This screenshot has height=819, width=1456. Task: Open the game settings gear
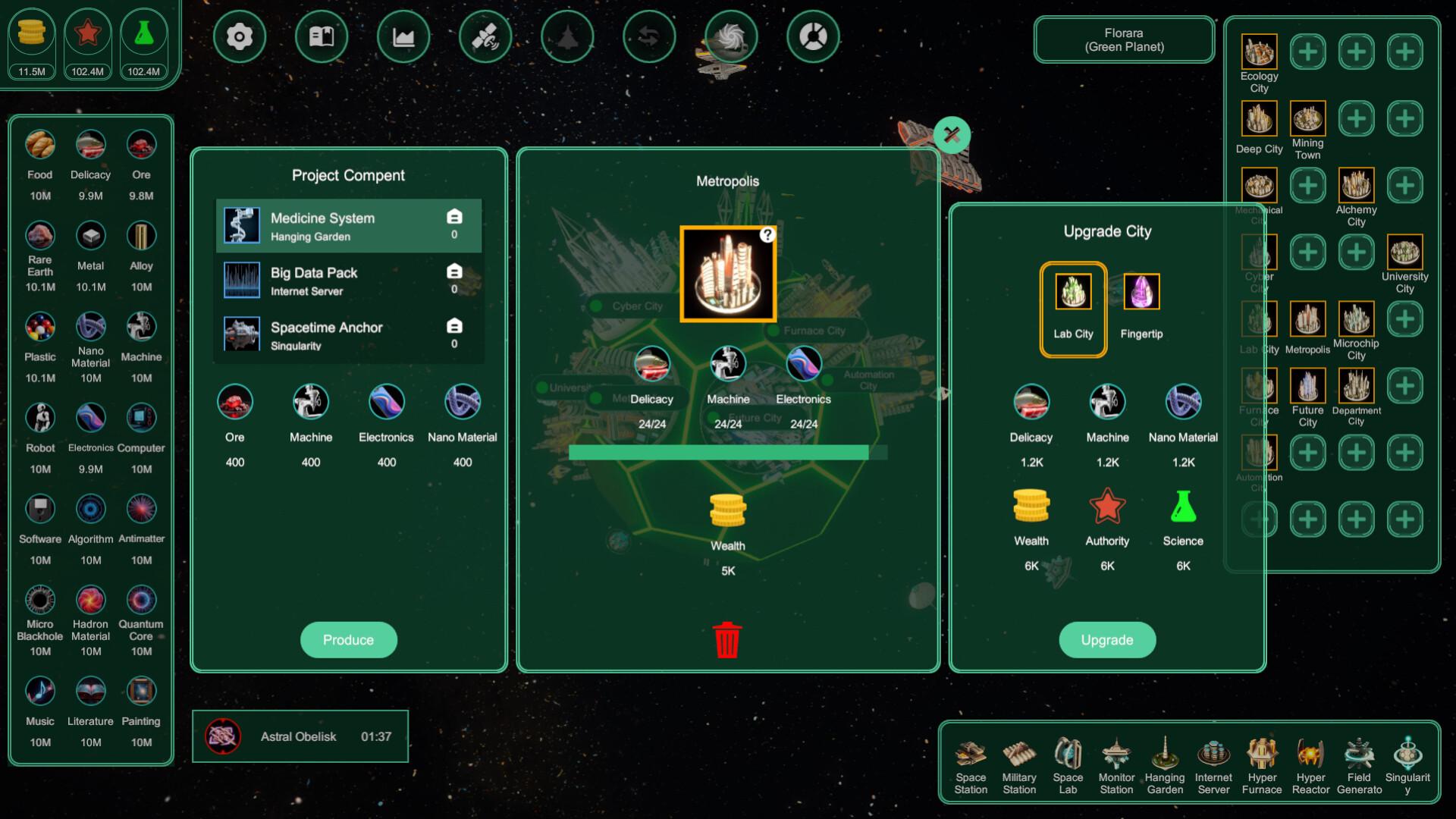click(240, 36)
